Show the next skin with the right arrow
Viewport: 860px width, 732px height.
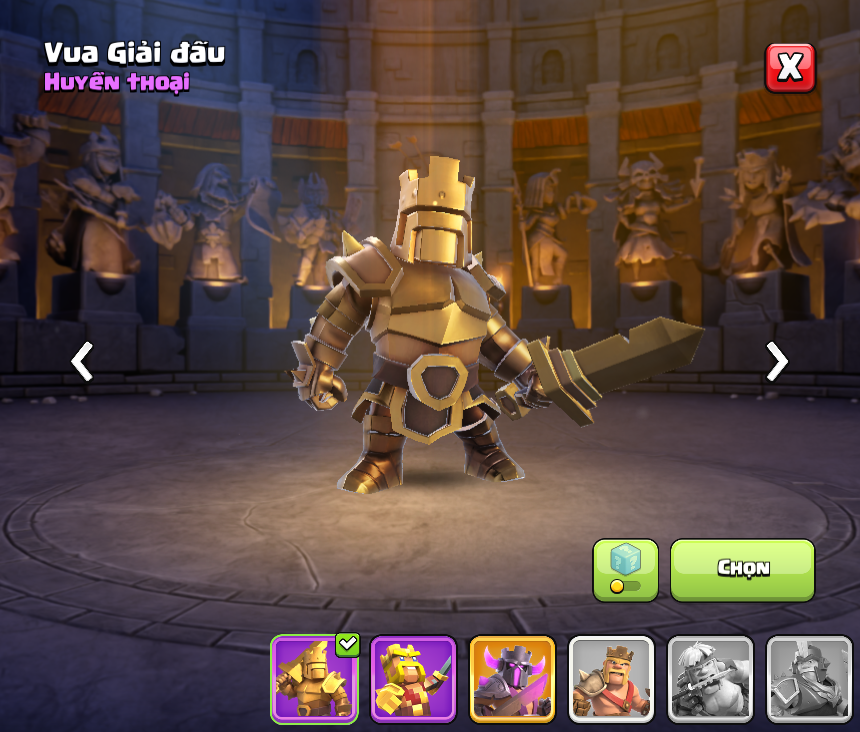[x=776, y=361]
